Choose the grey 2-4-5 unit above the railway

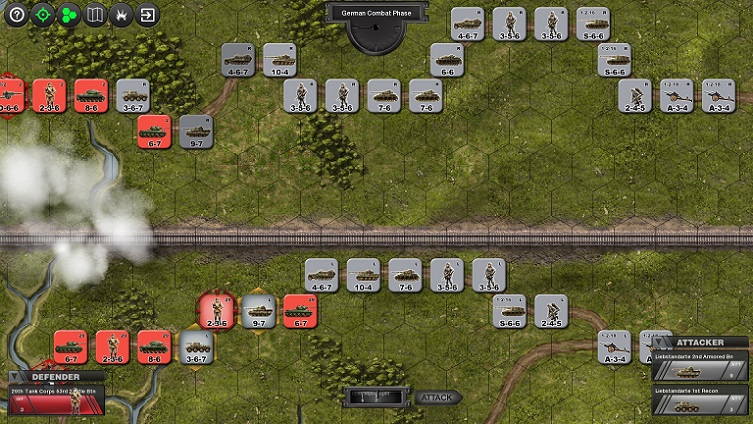pyautogui.click(x=634, y=94)
